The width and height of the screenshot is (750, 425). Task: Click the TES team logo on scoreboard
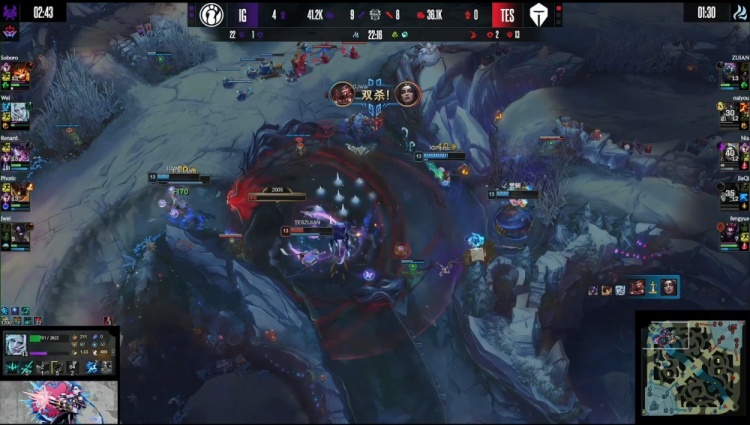click(x=535, y=15)
